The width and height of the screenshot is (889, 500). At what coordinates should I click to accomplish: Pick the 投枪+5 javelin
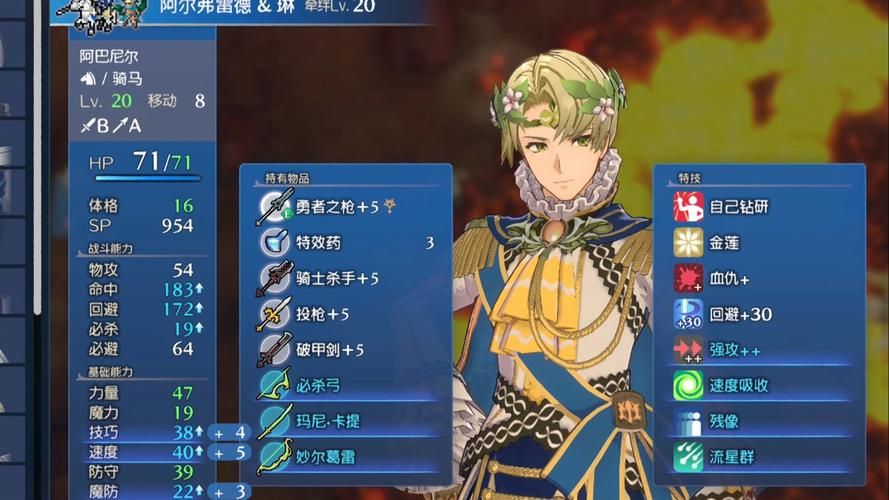[x=345, y=315]
